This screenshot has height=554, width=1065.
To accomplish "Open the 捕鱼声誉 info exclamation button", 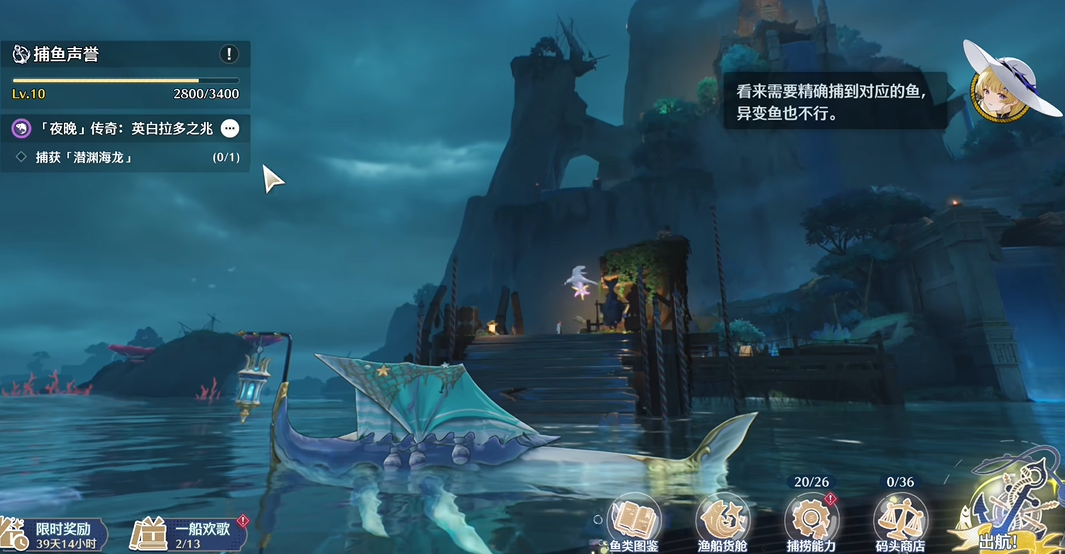I will click(x=230, y=54).
